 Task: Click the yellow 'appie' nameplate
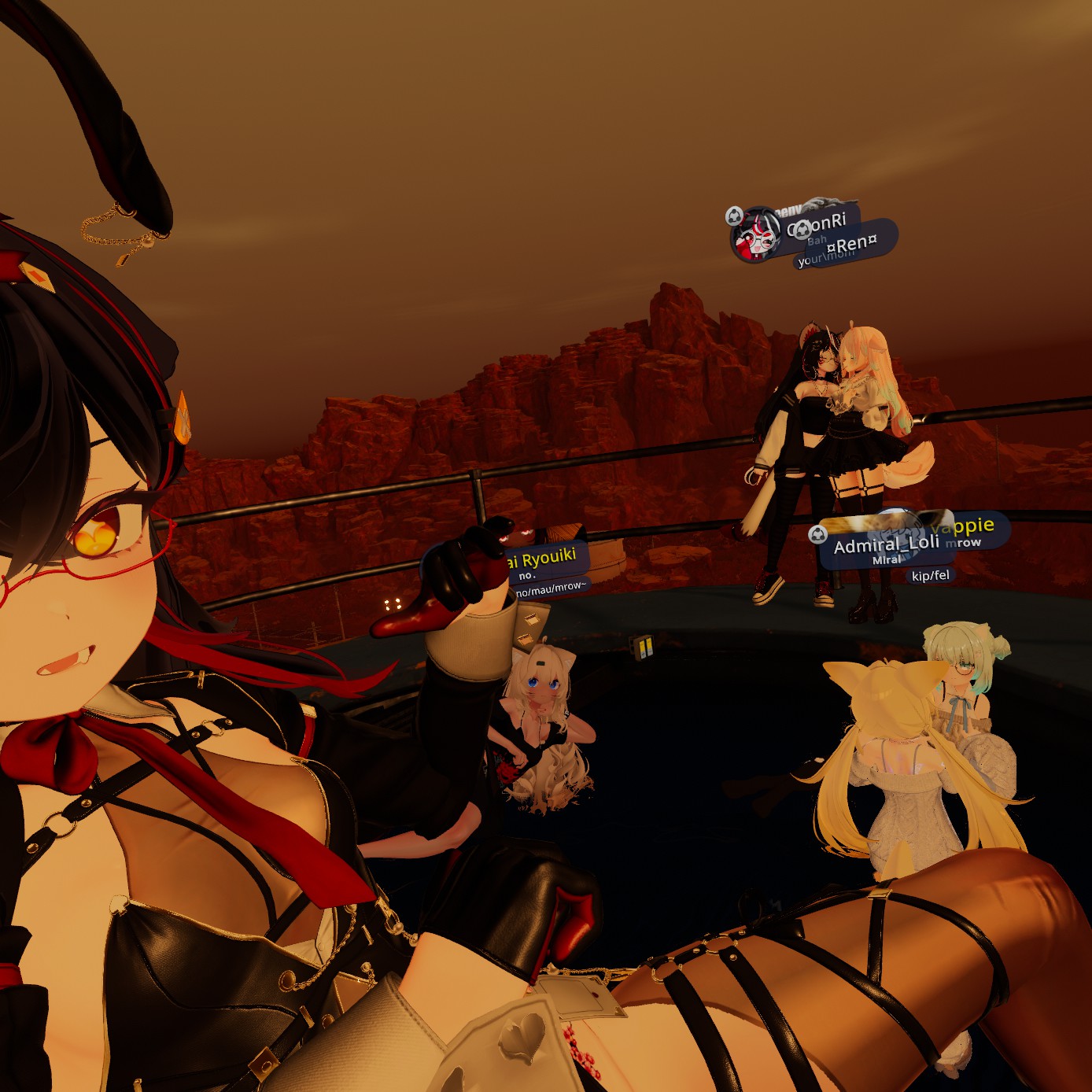tap(968, 526)
